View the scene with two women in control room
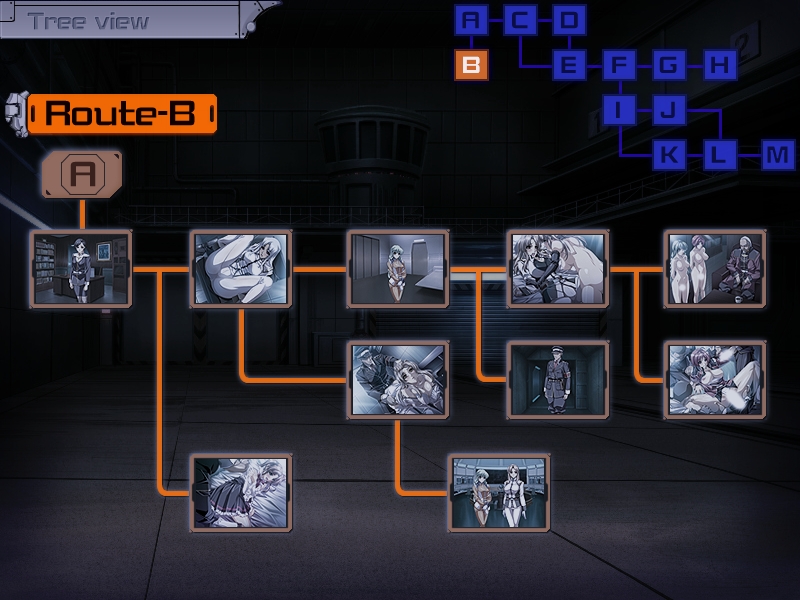The image size is (800, 600). (x=499, y=492)
